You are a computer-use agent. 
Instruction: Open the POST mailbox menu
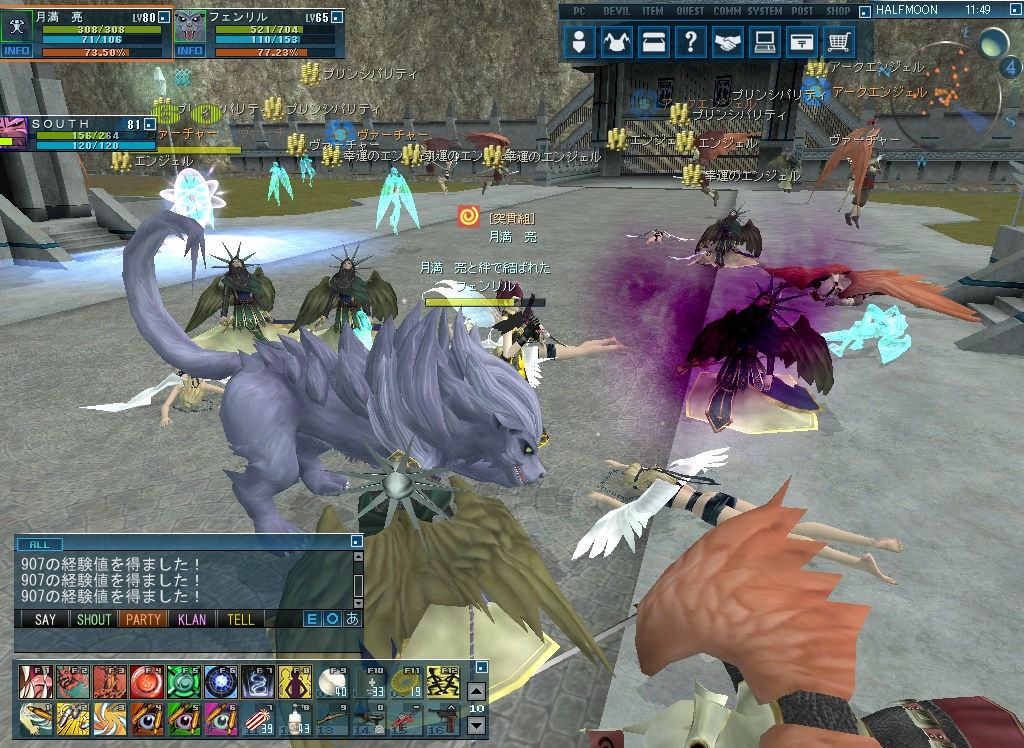[801, 42]
